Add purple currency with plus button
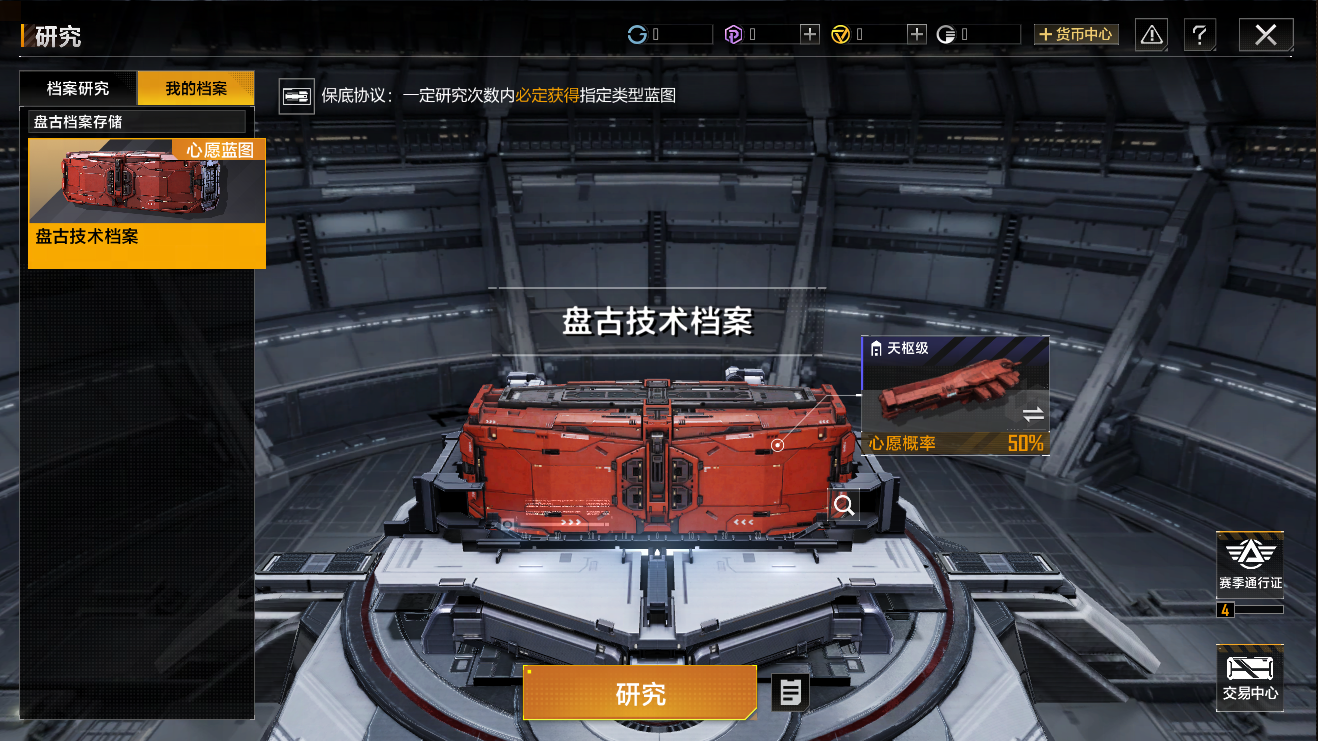This screenshot has height=741, width=1318. coord(810,35)
